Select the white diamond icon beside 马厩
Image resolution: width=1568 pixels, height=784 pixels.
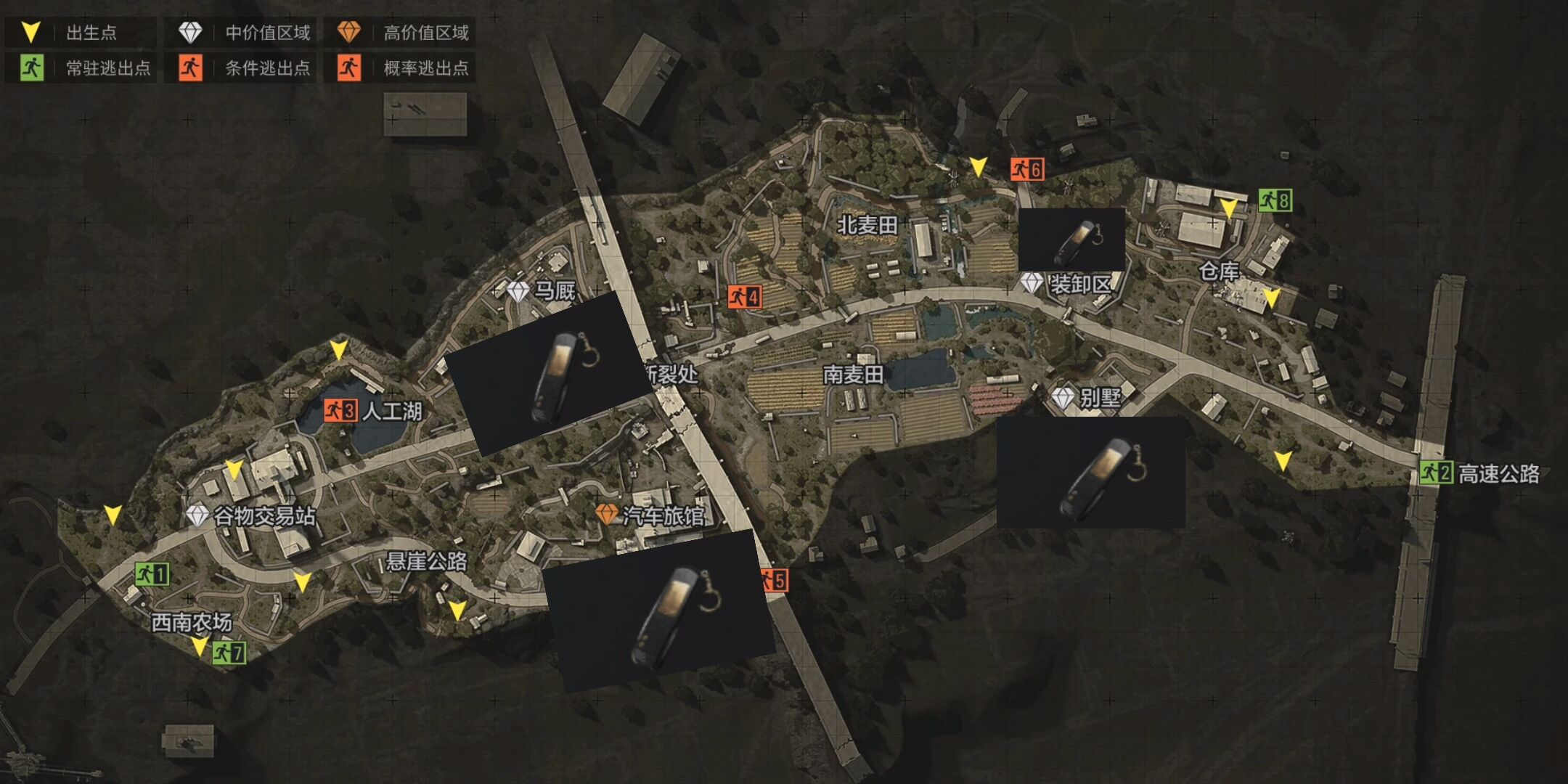(518, 291)
